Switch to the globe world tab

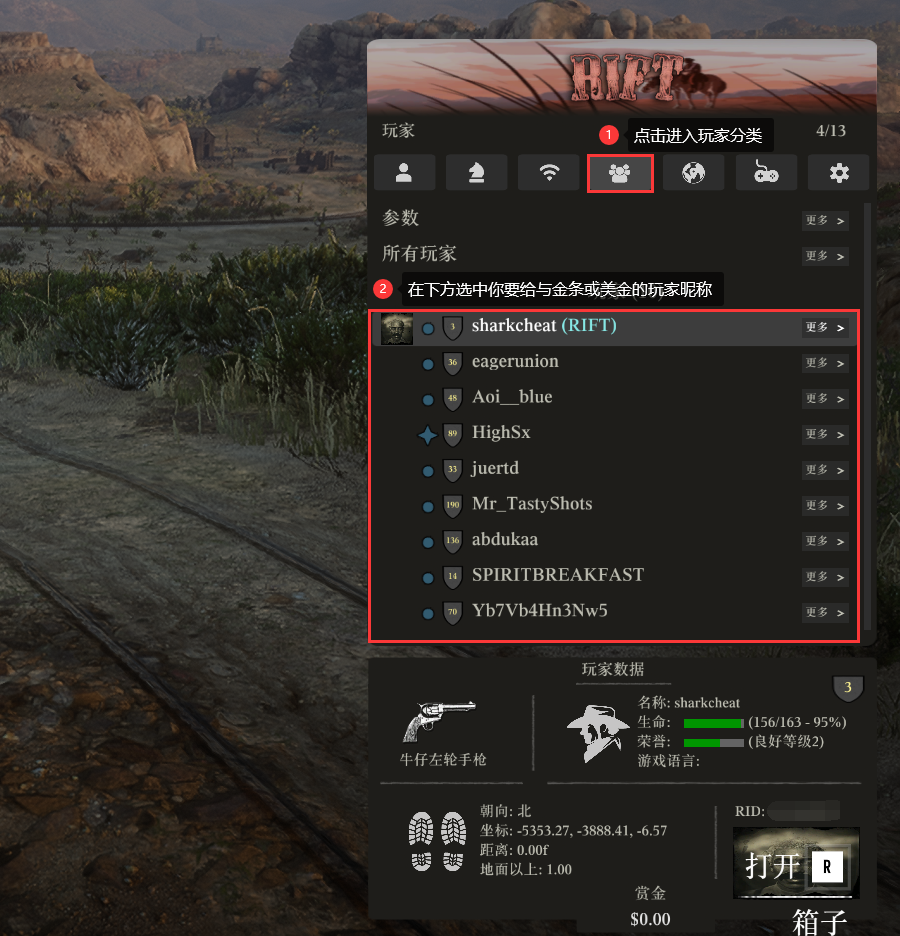692,173
